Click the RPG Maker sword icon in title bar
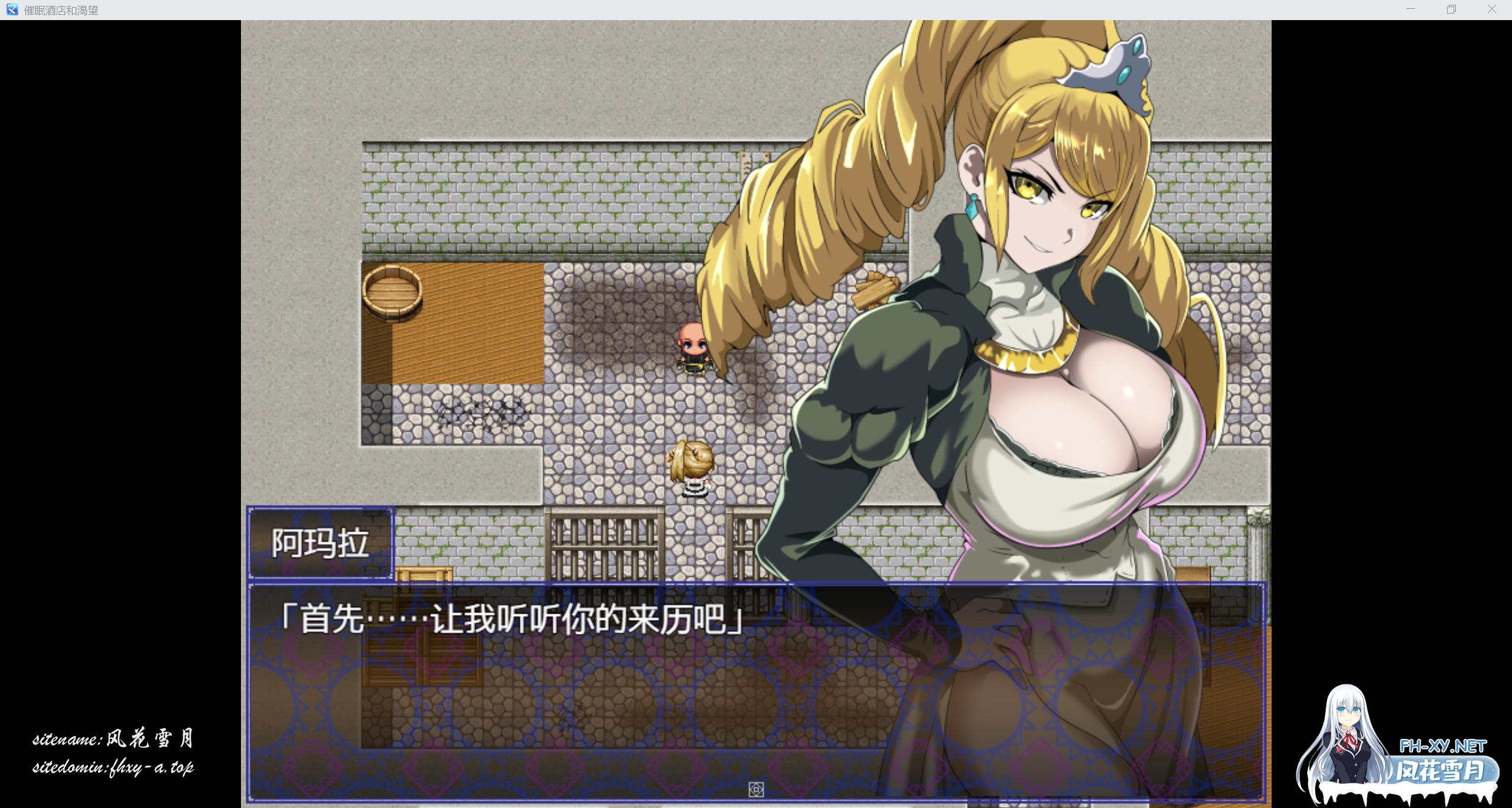 click(x=13, y=9)
